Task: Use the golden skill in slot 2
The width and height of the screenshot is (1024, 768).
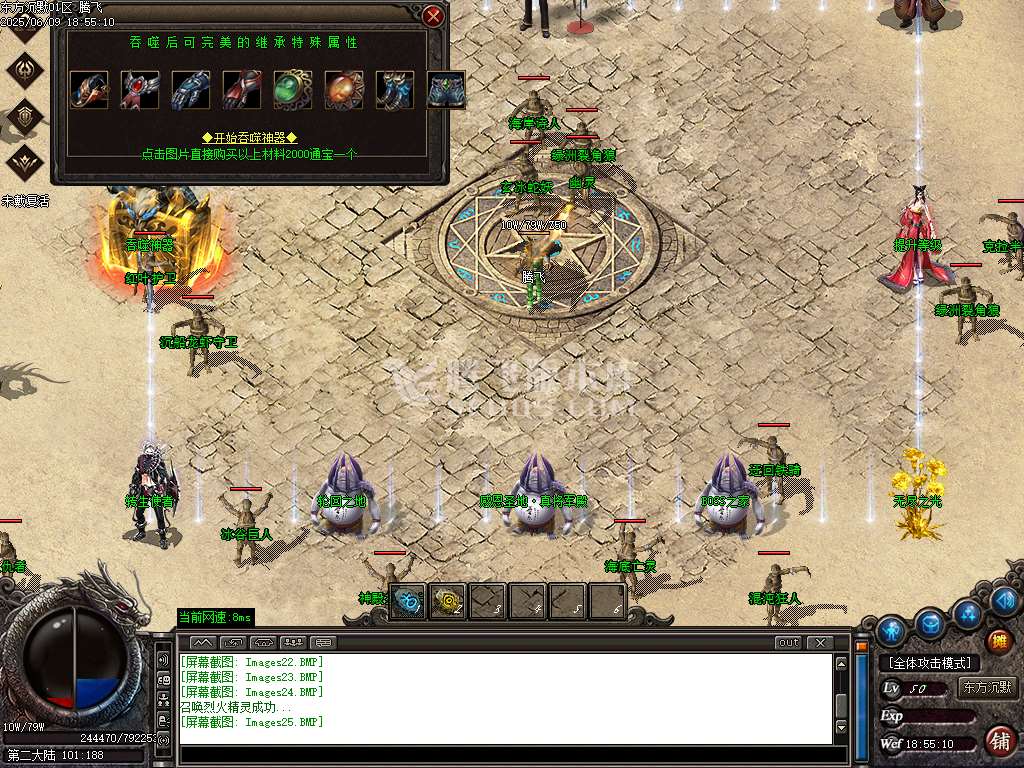Action: (447, 601)
